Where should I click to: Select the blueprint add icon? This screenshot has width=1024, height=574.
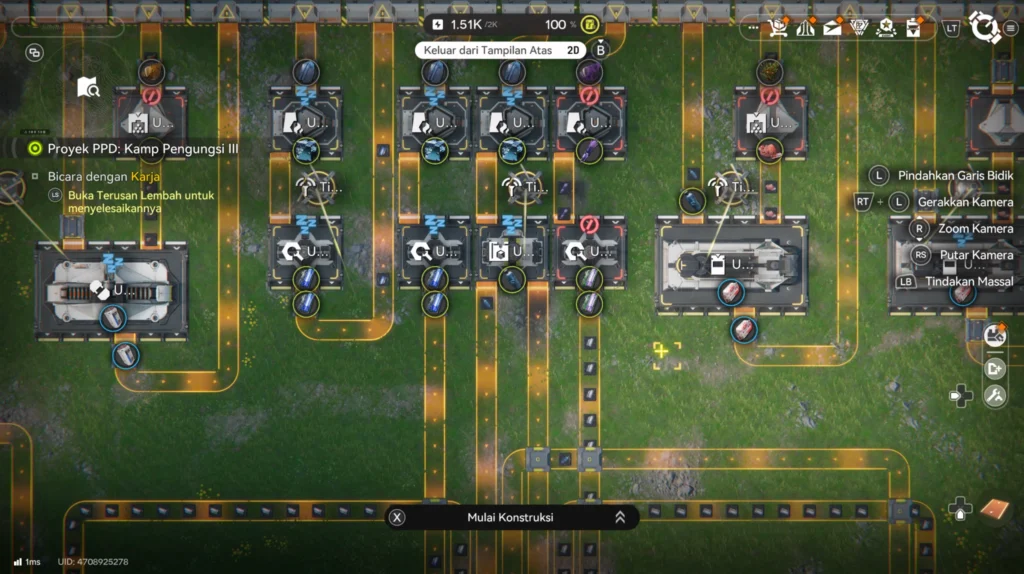coord(995,368)
